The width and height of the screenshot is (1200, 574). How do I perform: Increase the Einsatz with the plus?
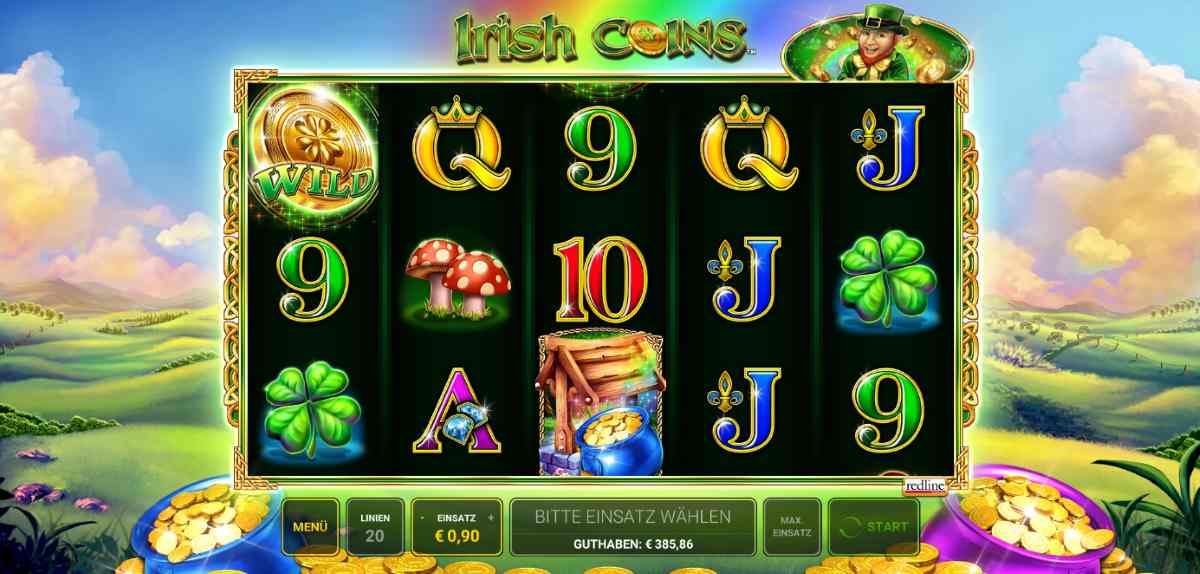pyautogui.click(x=491, y=518)
